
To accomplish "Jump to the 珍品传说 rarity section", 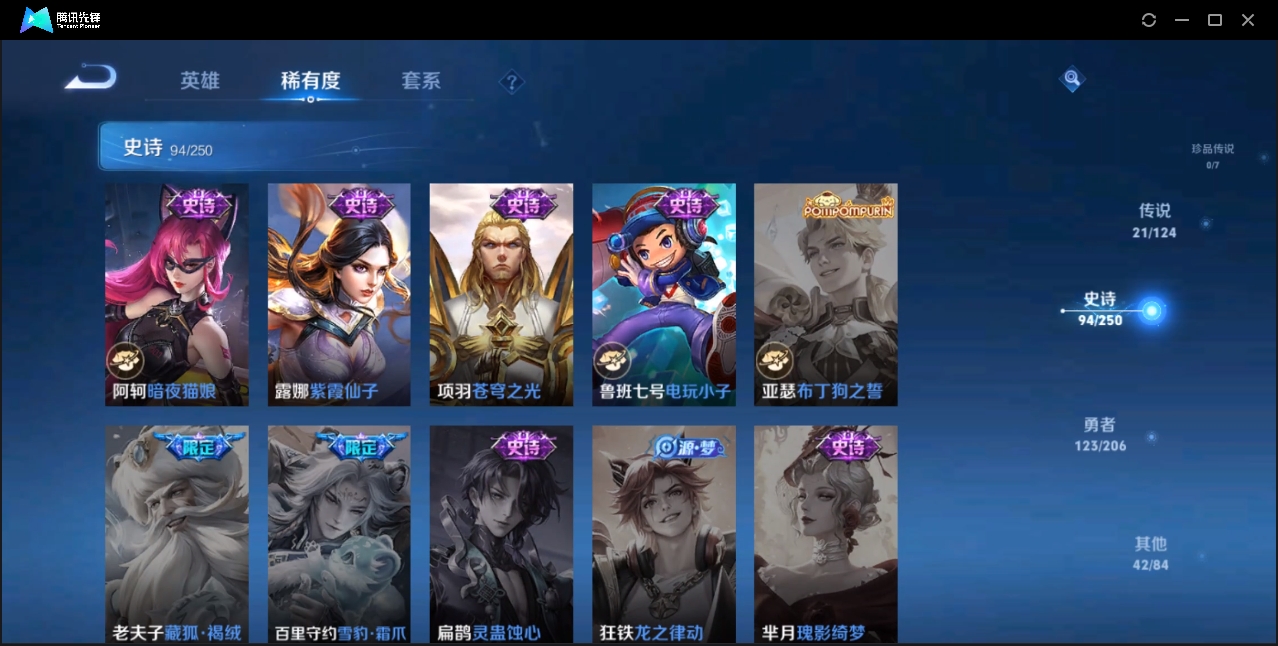I will coord(1212,155).
